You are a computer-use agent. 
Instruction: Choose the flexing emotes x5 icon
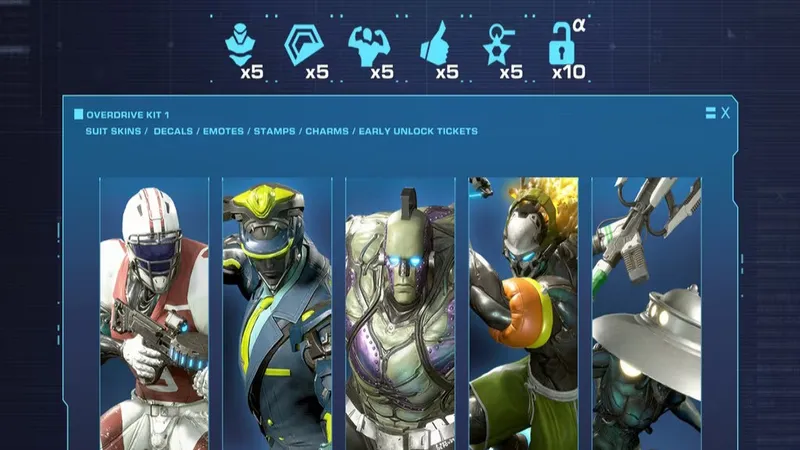pos(368,47)
